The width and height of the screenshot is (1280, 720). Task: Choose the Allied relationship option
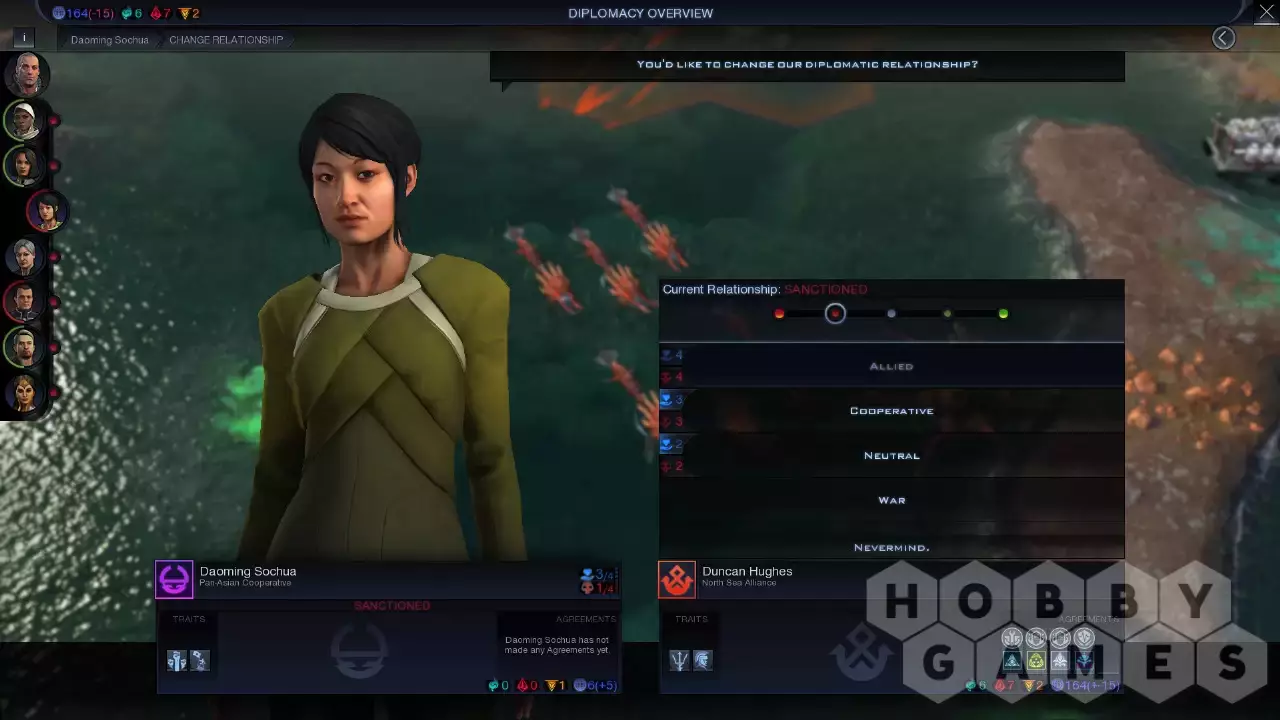pos(891,366)
